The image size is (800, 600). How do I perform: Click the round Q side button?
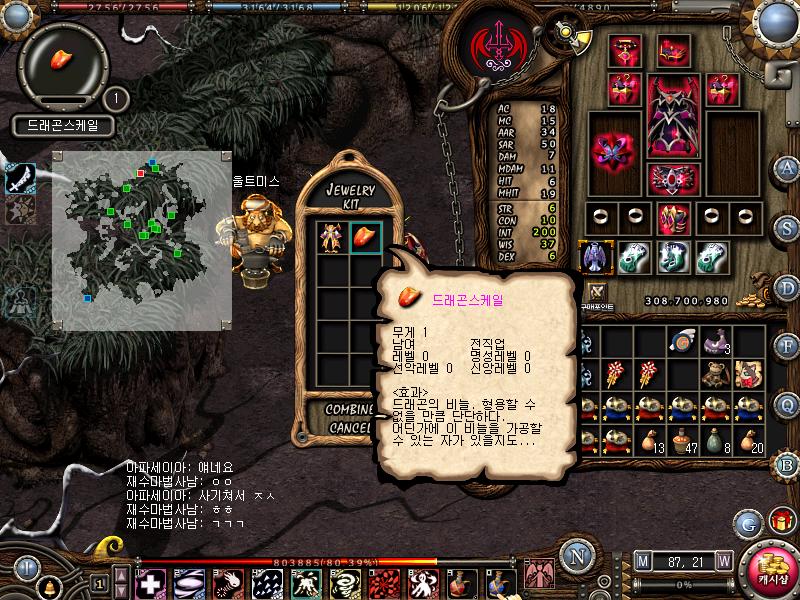[x=787, y=404]
